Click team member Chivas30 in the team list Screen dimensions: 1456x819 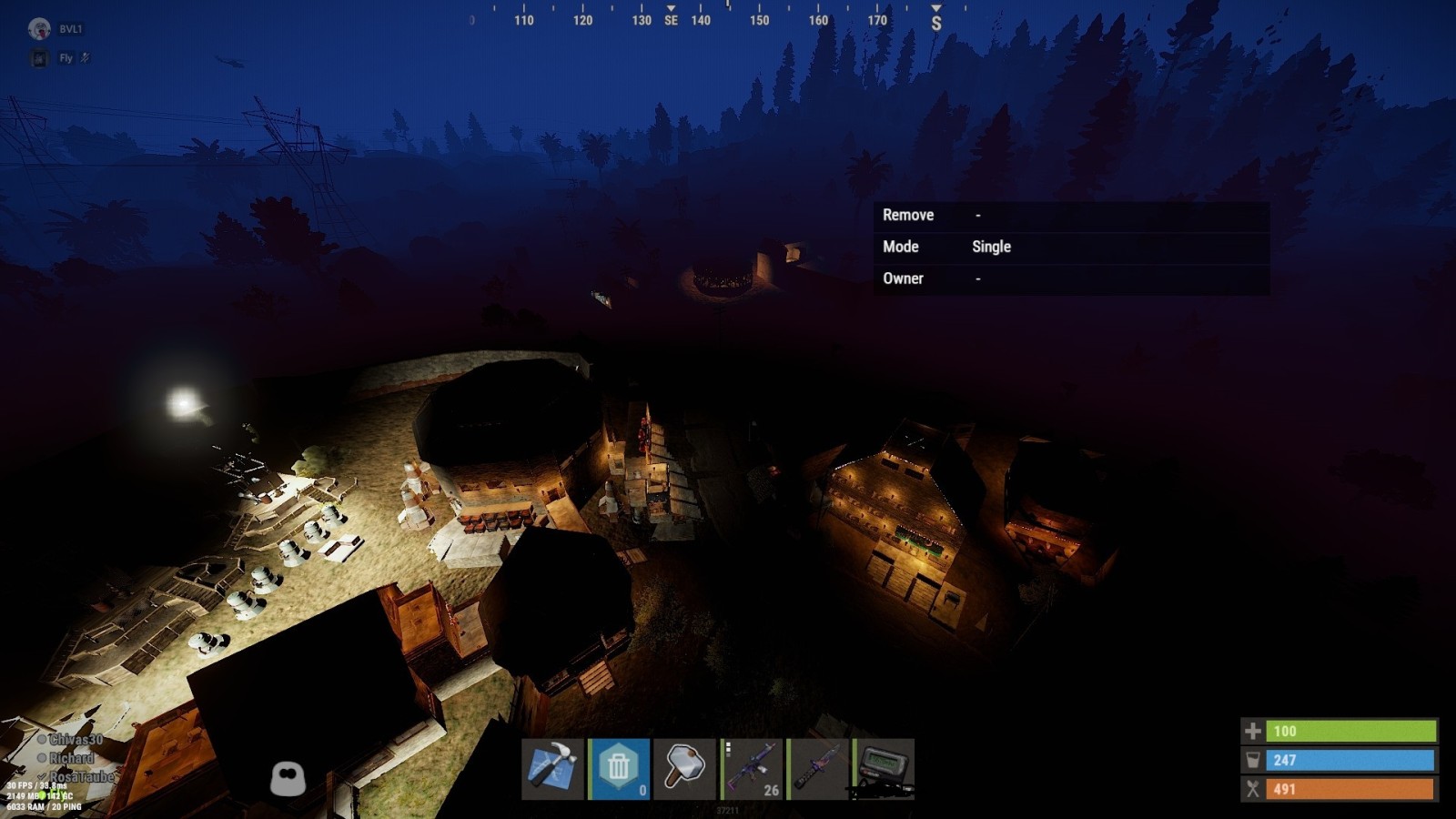(x=75, y=740)
